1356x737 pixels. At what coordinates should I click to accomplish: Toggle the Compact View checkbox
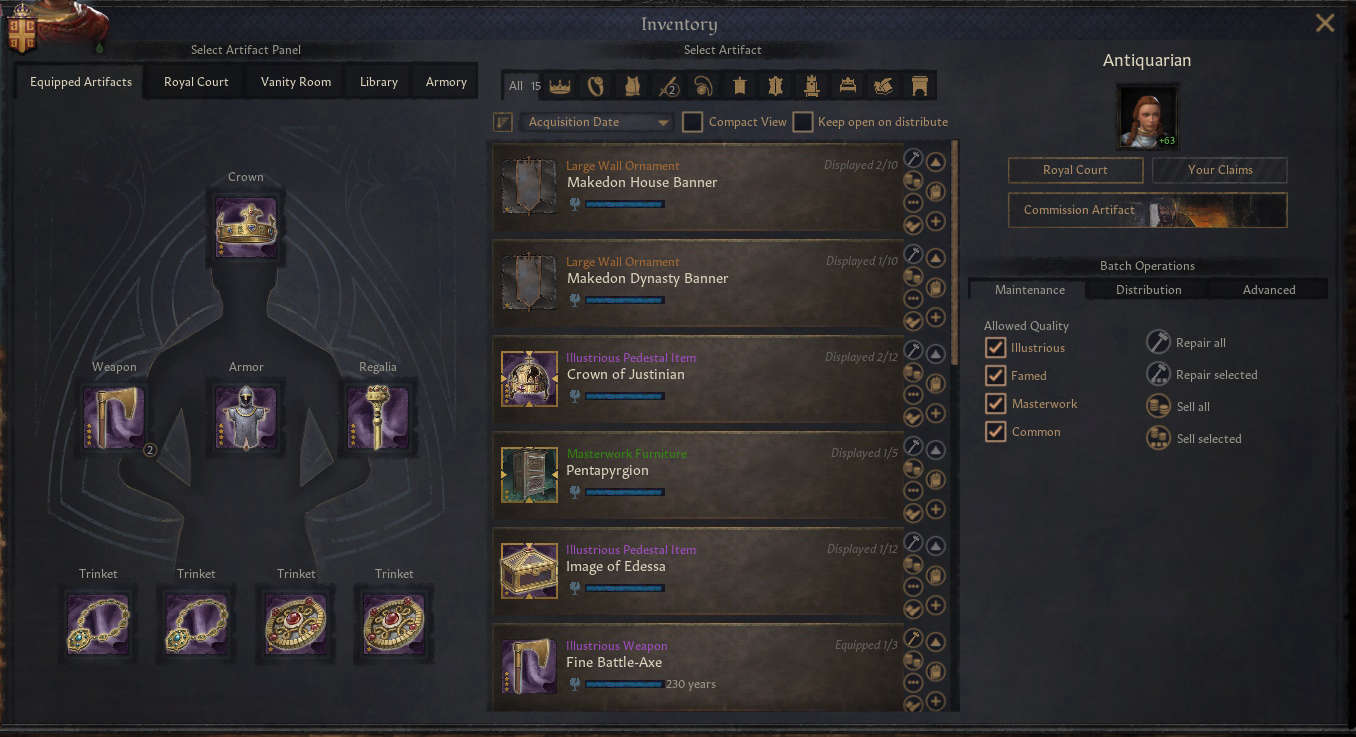691,121
